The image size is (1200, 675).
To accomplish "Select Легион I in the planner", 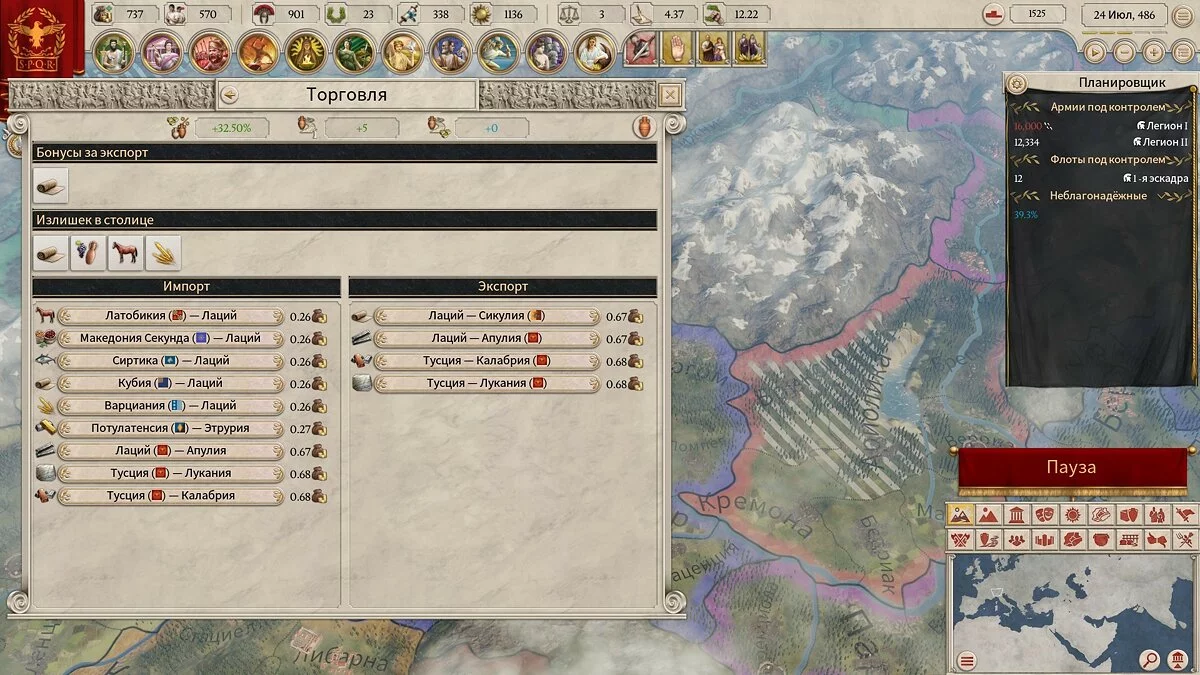I will [1162, 126].
